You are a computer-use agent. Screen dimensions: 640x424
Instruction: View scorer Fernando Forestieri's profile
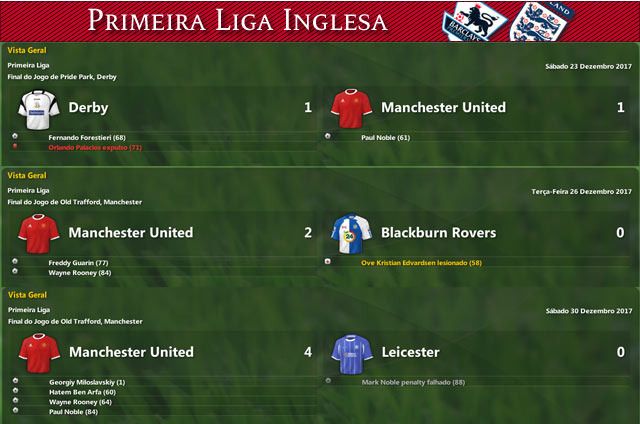tap(86, 136)
